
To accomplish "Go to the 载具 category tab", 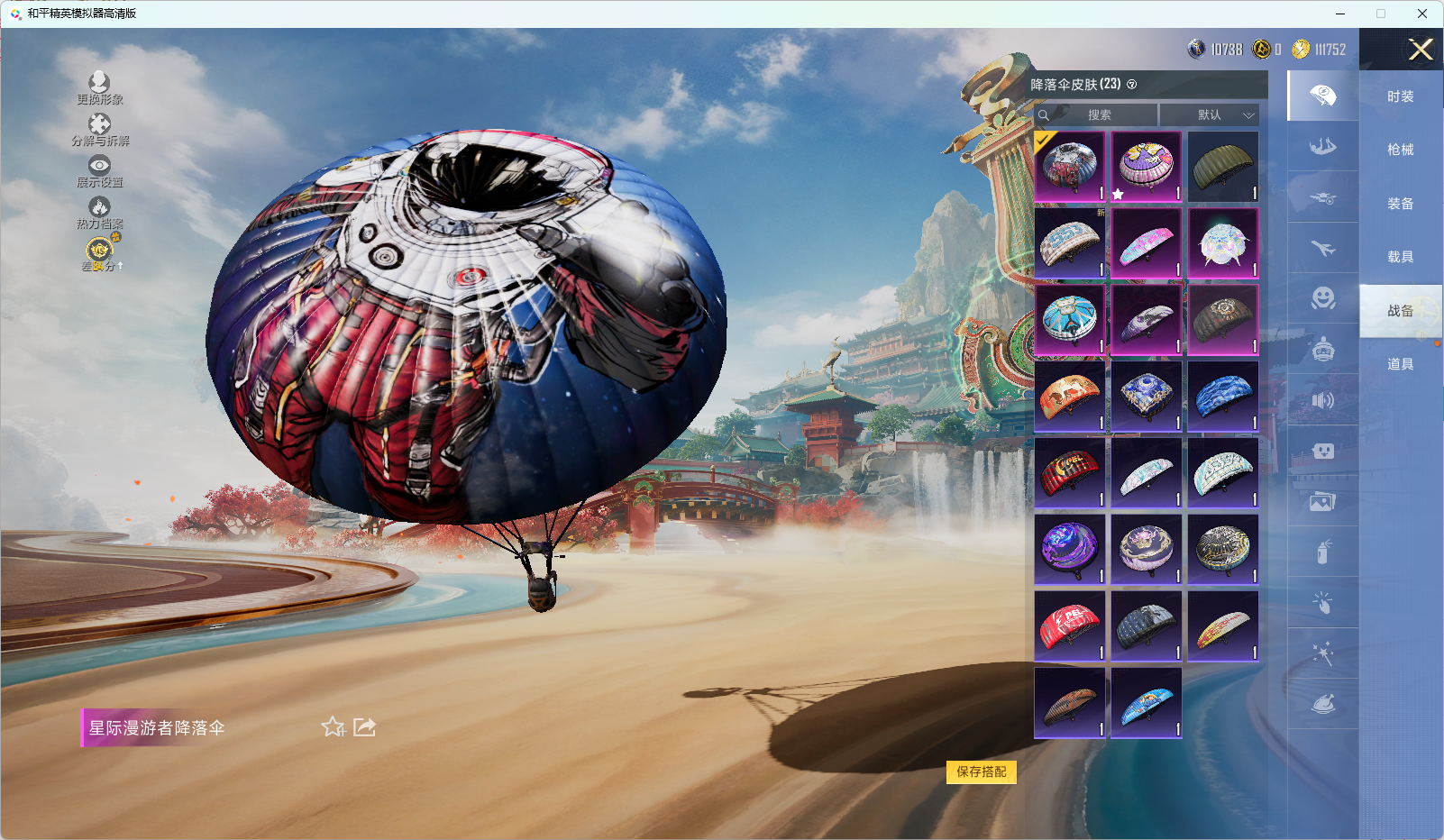I will pos(1400,257).
